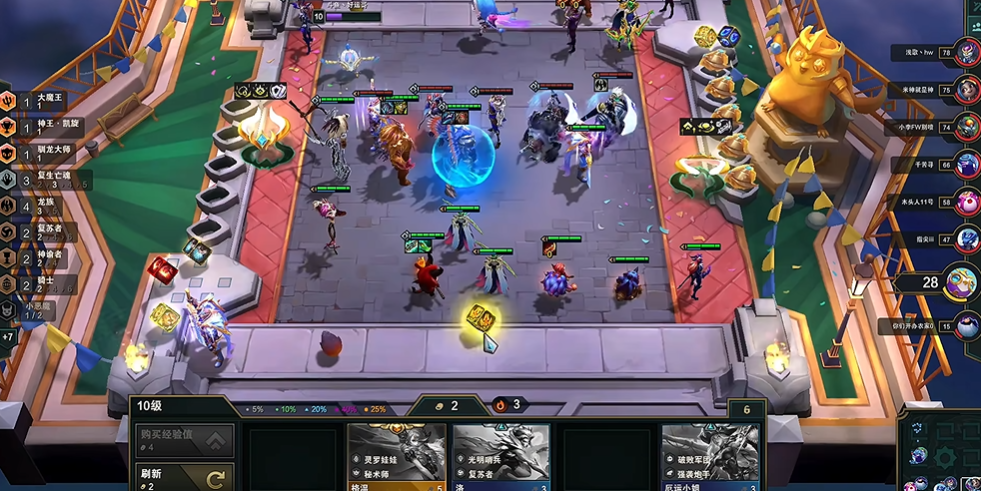Spectate player 木头人11号

(x=966, y=202)
